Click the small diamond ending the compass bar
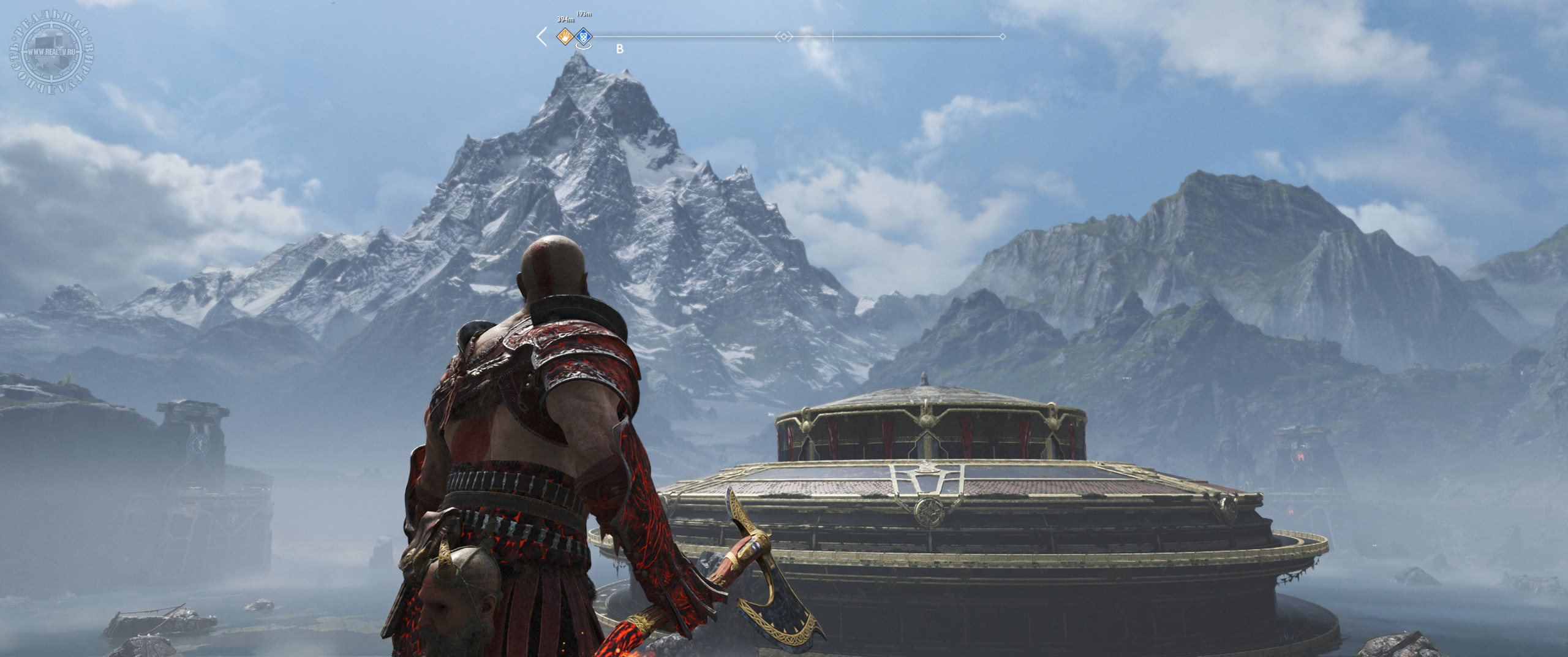 [1002, 37]
